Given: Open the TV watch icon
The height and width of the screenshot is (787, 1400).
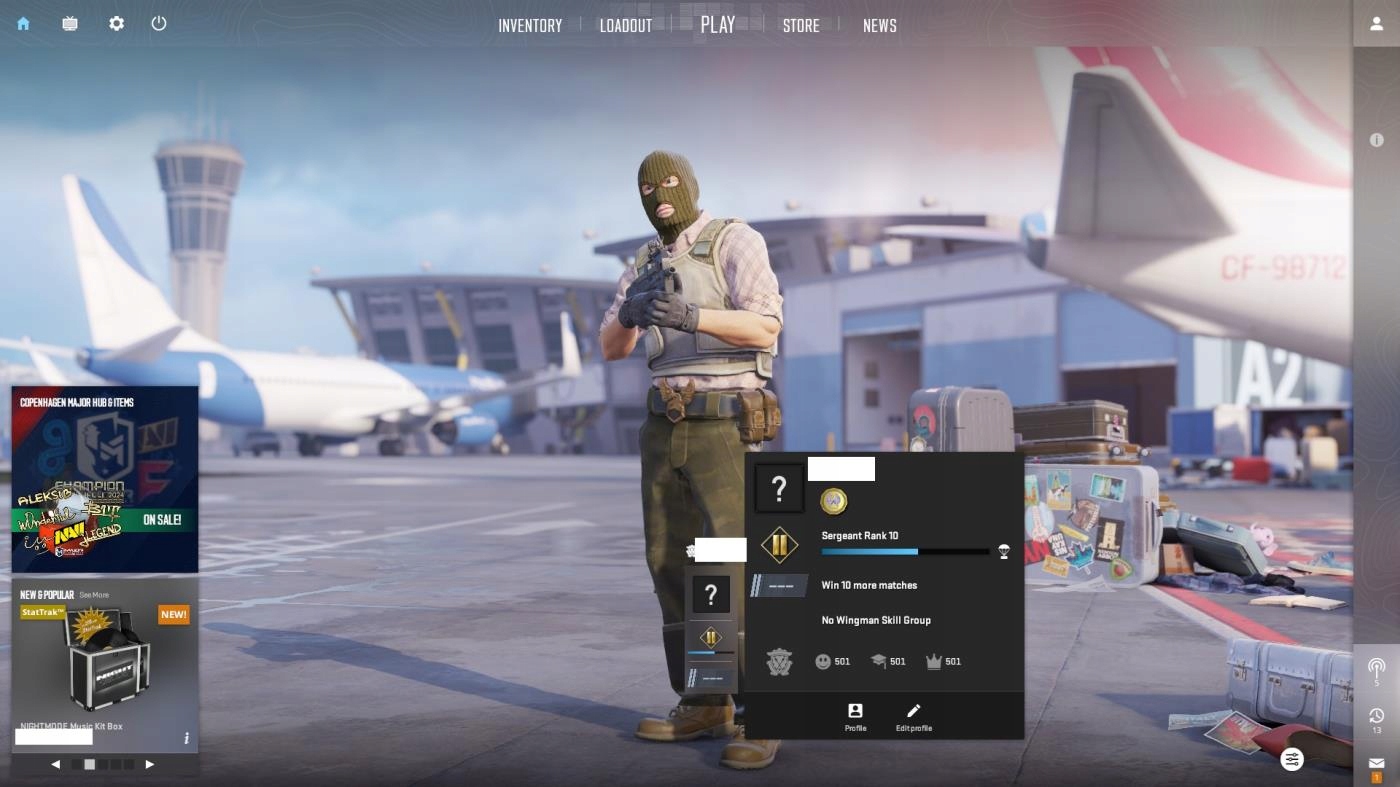Looking at the screenshot, I should click(x=70, y=23).
